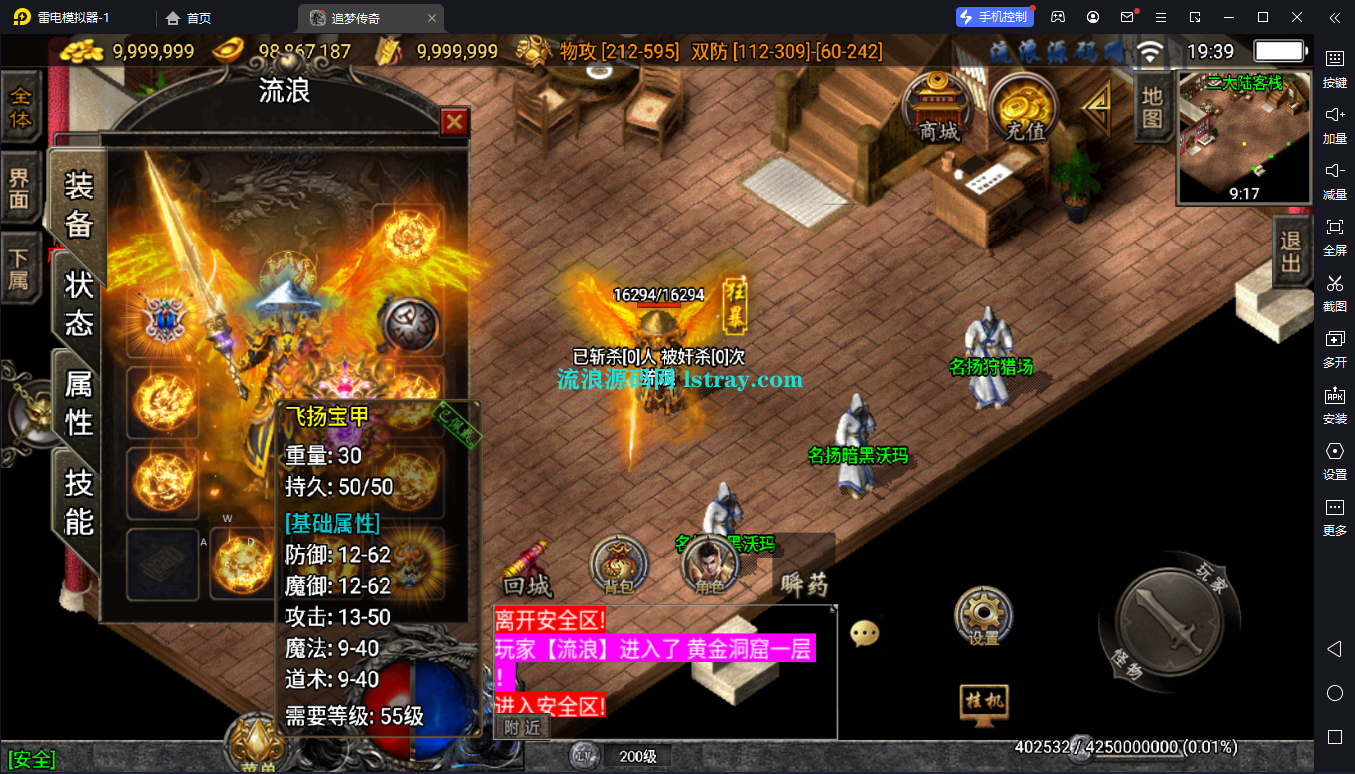Screen dimensions: 1355x774
Task: Toggle 挂机 auto-battle mode
Action: (983, 700)
